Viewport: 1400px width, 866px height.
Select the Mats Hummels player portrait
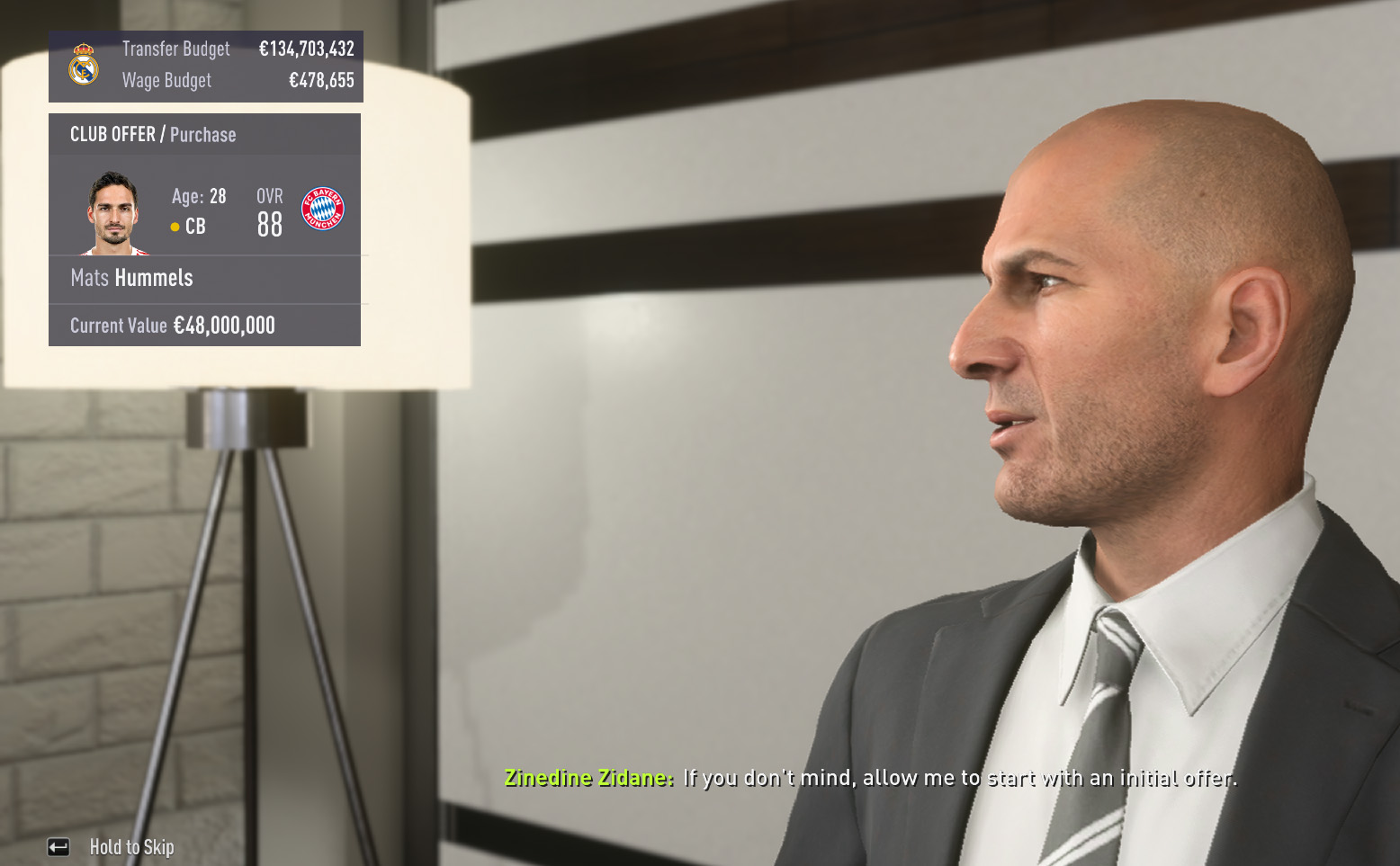tap(113, 213)
